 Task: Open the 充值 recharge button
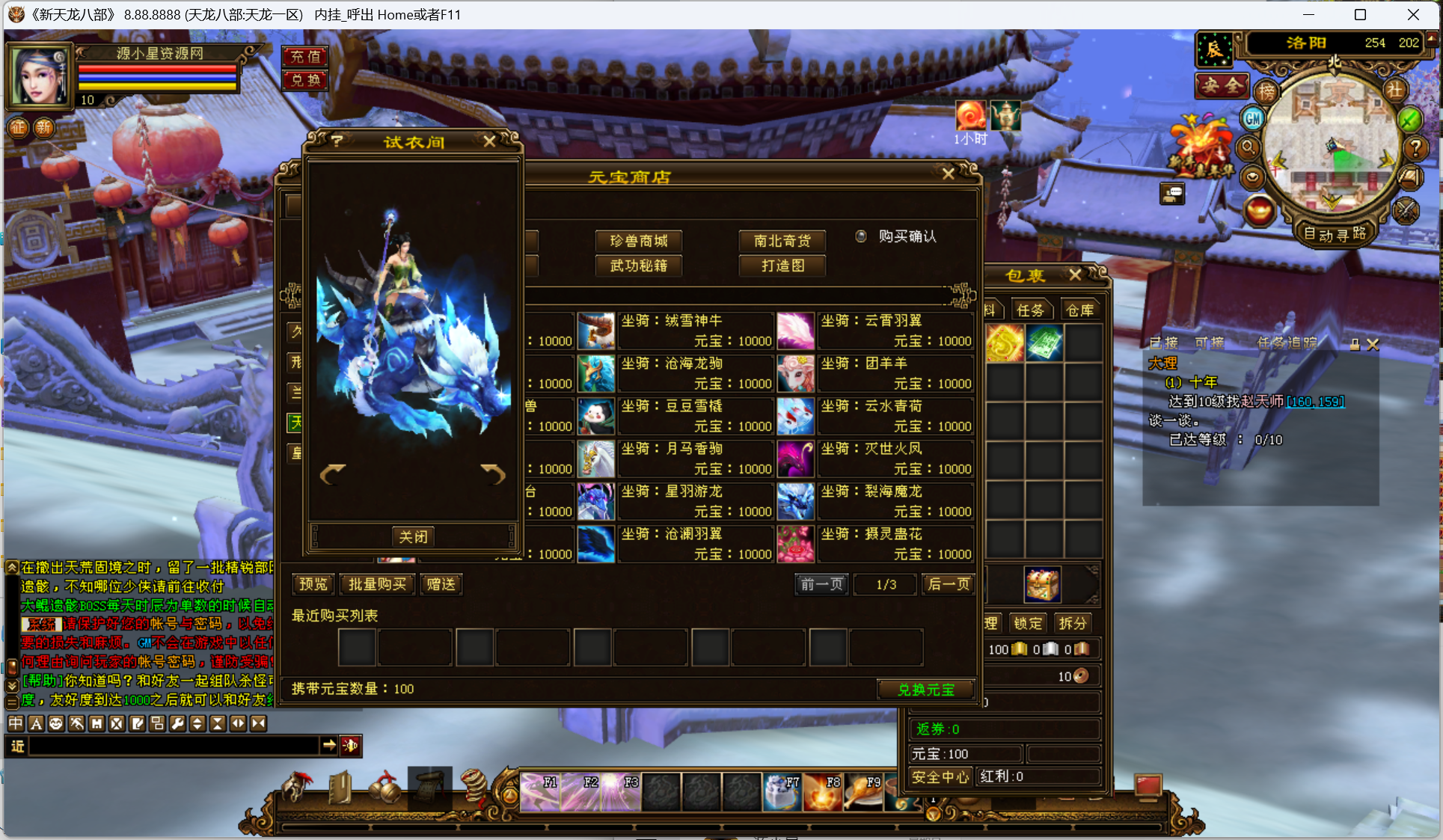305,56
